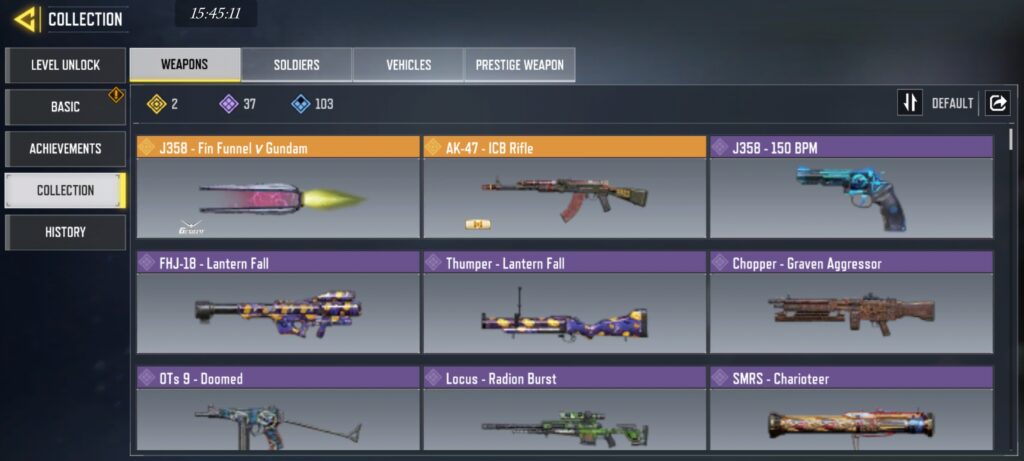Open the Chopper Graven Aggressor card

tap(851, 303)
